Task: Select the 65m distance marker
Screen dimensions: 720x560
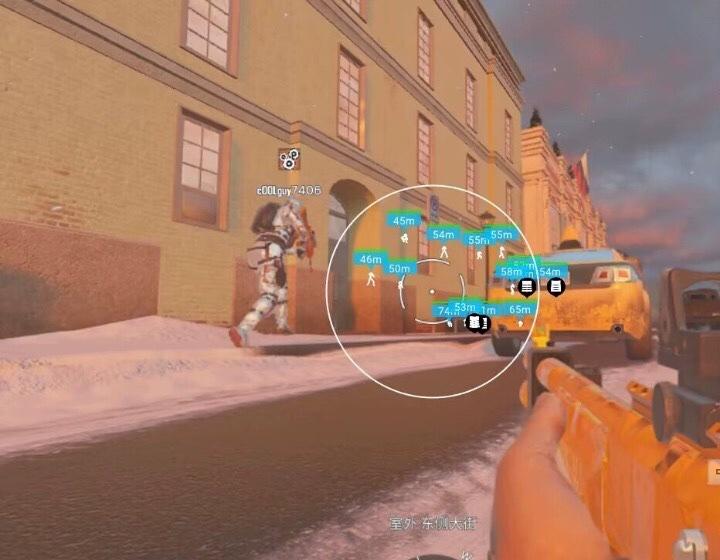Action: tap(520, 310)
